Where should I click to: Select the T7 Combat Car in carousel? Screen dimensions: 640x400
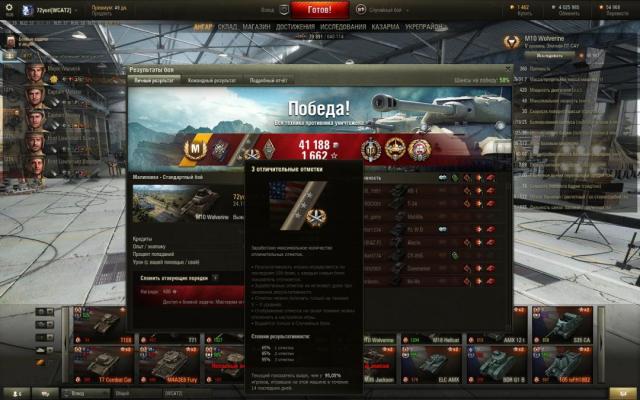(x=104, y=367)
